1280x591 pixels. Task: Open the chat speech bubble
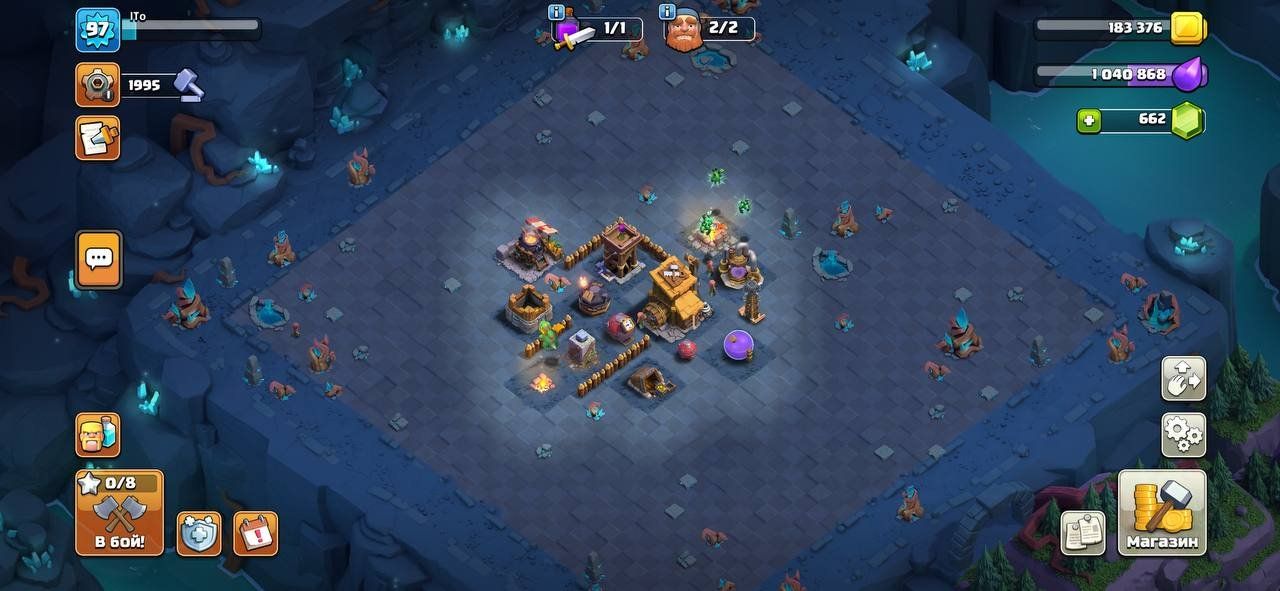click(x=98, y=259)
